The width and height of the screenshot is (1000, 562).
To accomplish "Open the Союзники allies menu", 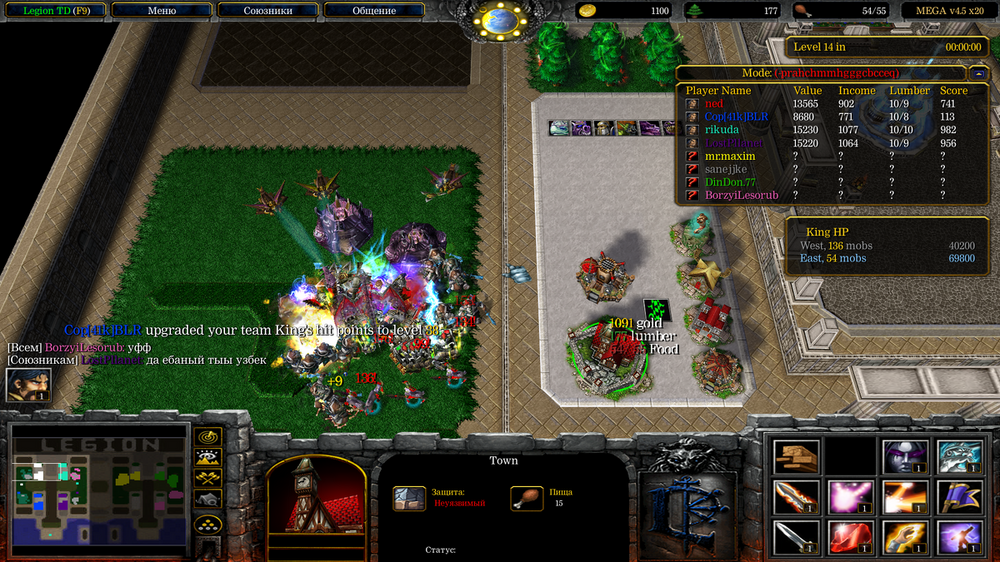I will [267, 11].
